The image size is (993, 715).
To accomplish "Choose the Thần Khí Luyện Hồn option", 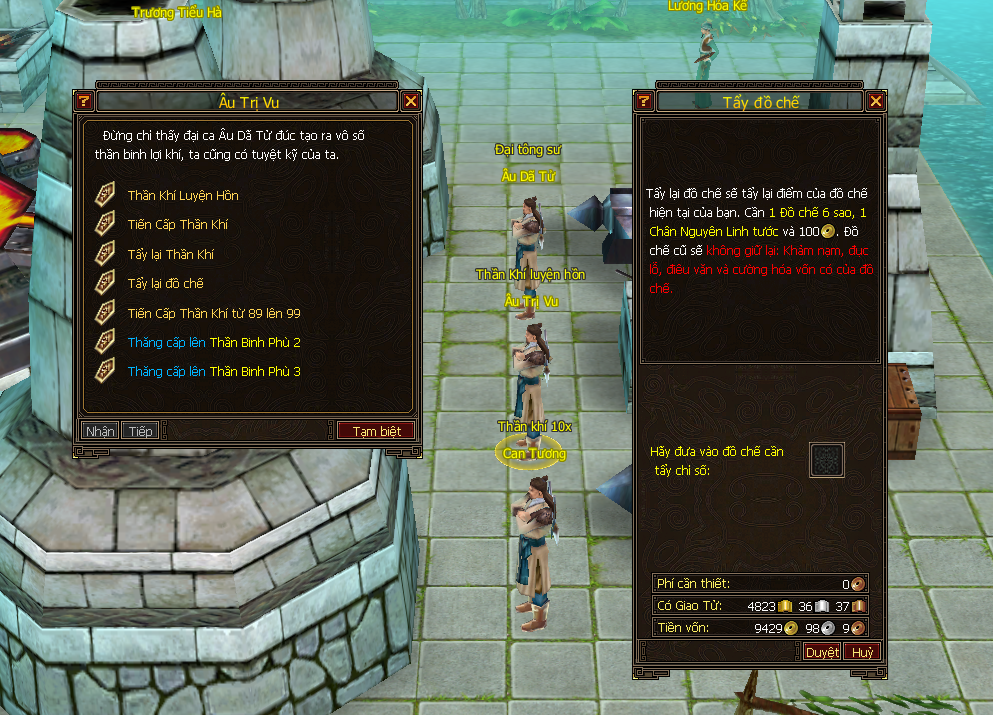I will pos(183,196).
